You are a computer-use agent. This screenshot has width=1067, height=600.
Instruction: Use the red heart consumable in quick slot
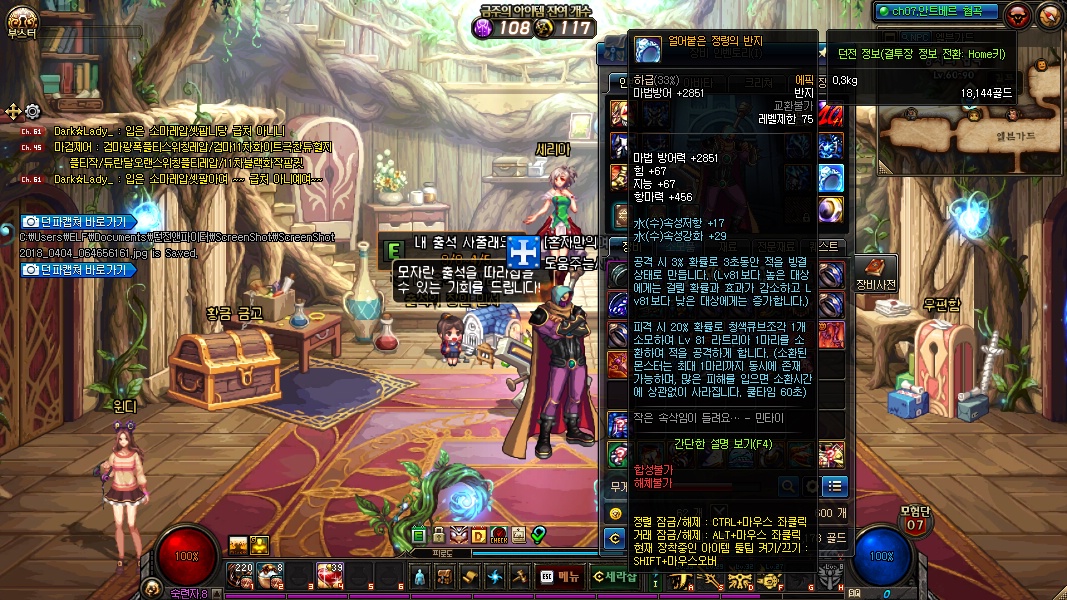[x=330, y=575]
